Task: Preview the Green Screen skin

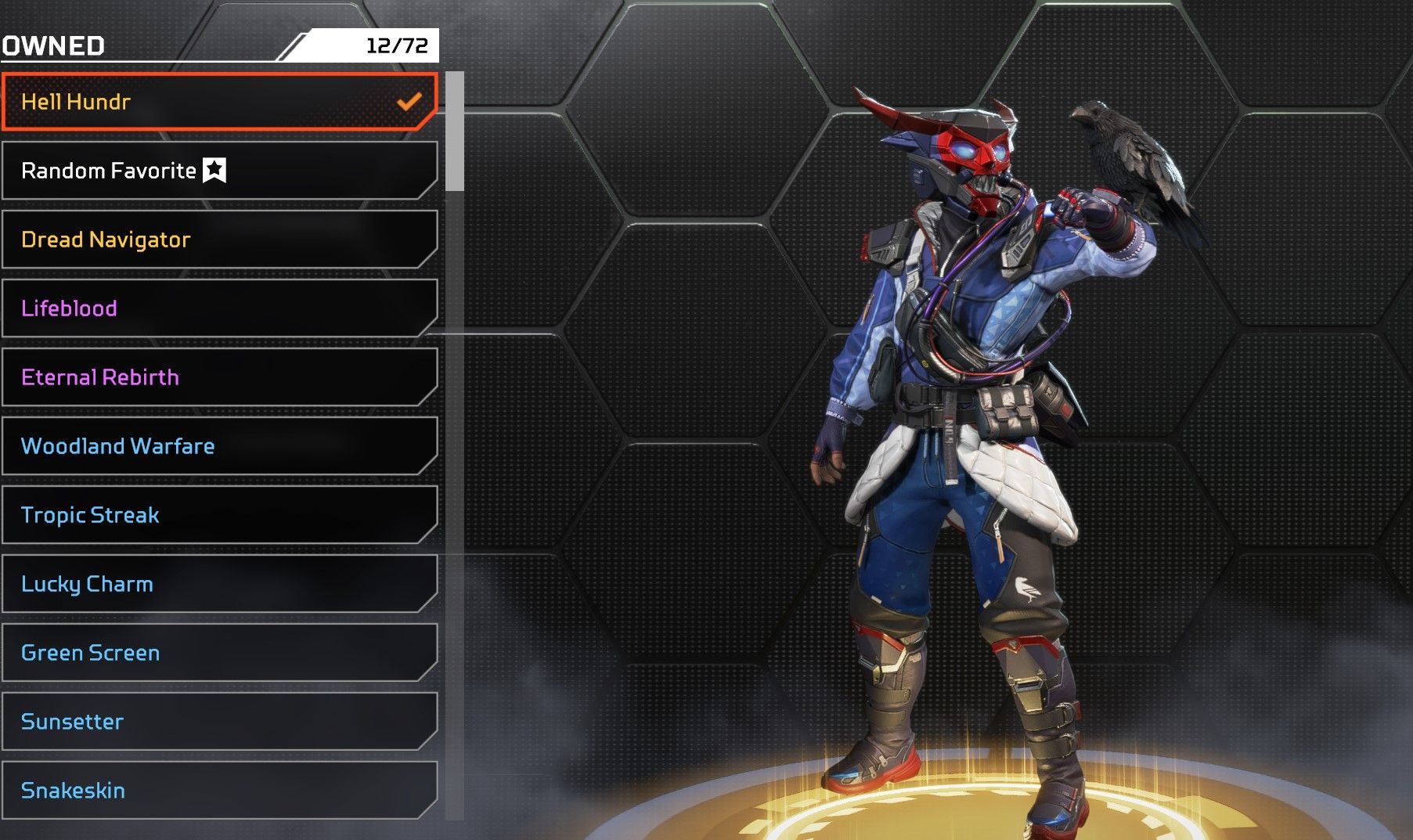Action: [219, 653]
